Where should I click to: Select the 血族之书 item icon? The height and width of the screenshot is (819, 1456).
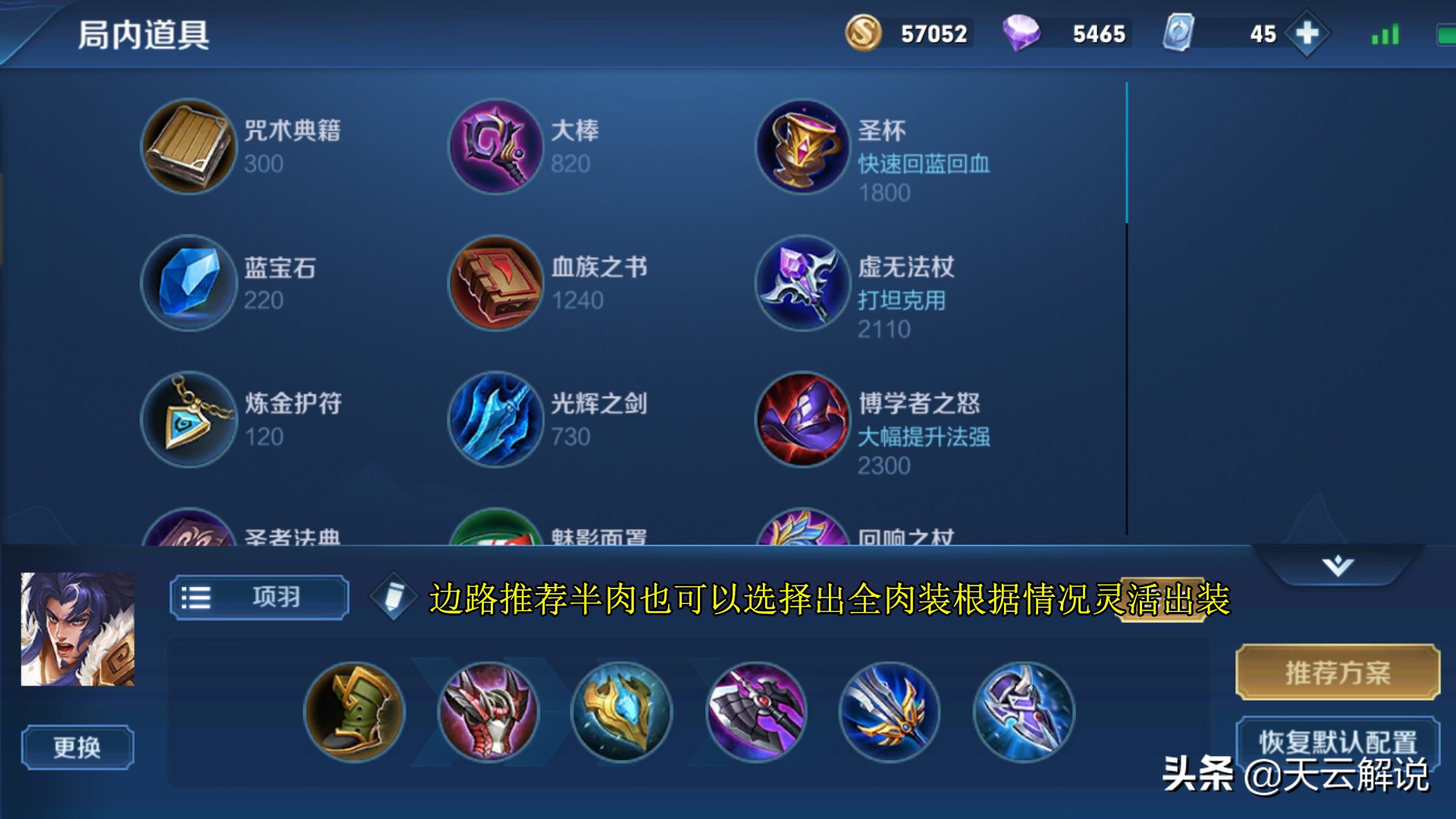[x=494, y=284]
